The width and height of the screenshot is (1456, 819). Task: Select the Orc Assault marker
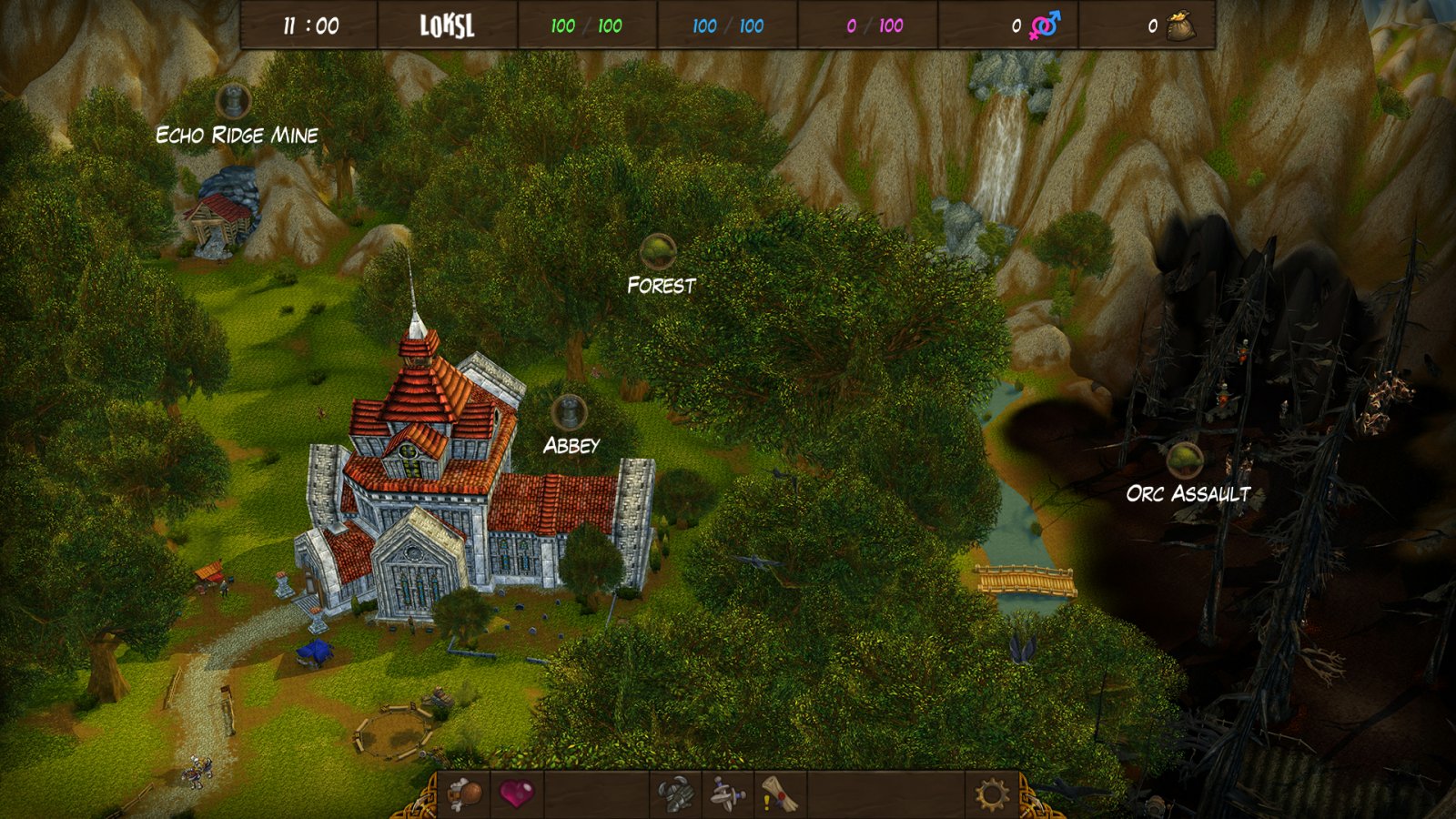(1185, 461)
